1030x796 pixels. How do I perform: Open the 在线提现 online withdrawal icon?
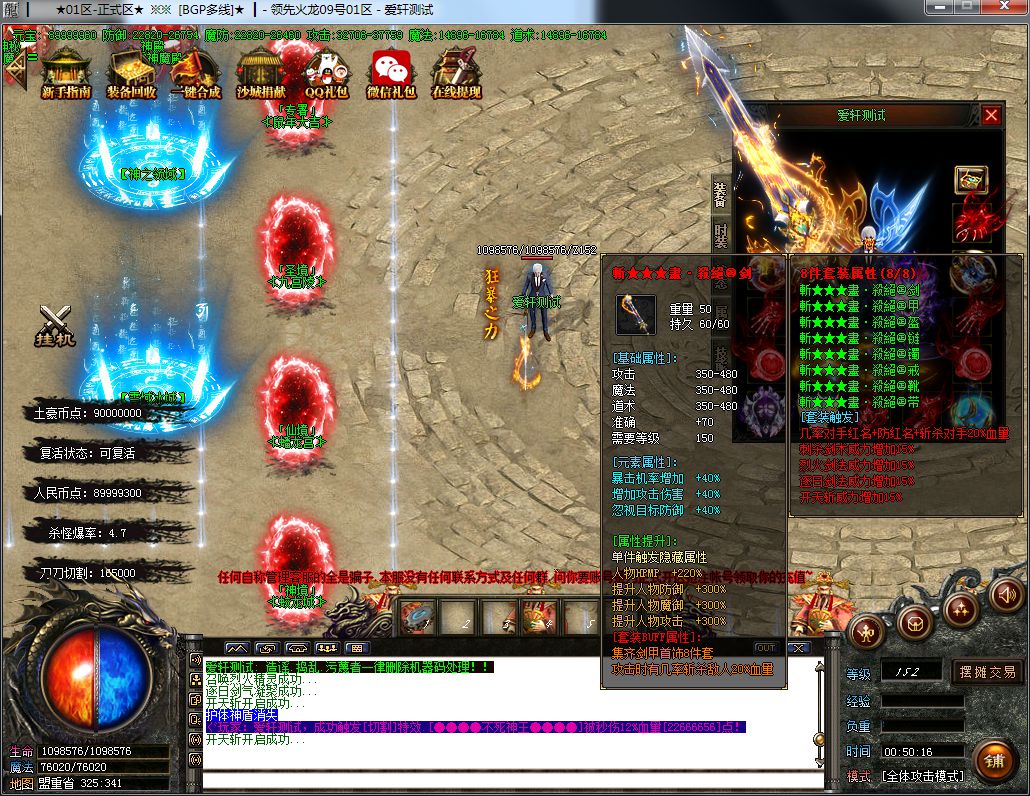point(456,74)
